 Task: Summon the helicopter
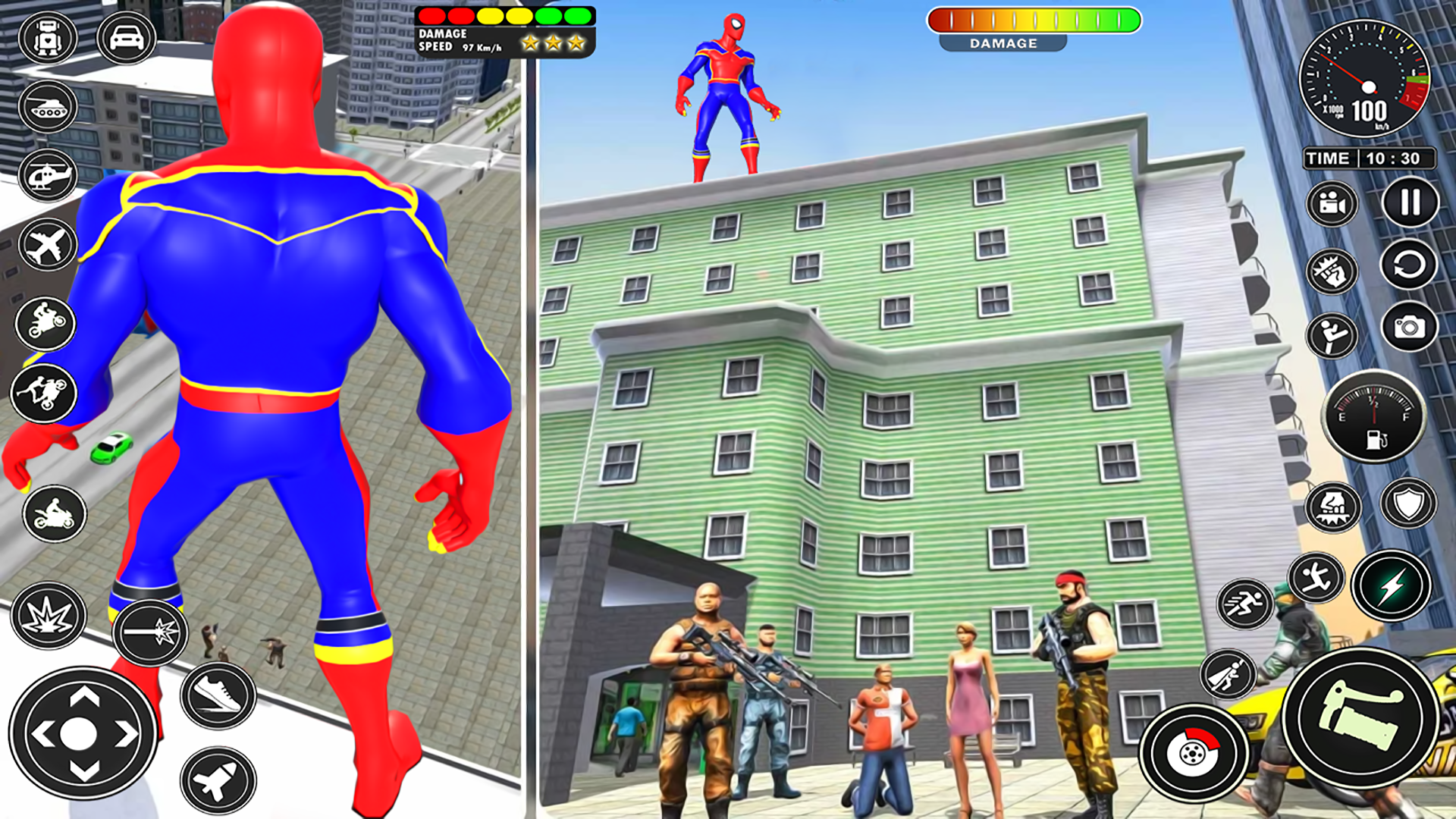(x=47, y=174)
